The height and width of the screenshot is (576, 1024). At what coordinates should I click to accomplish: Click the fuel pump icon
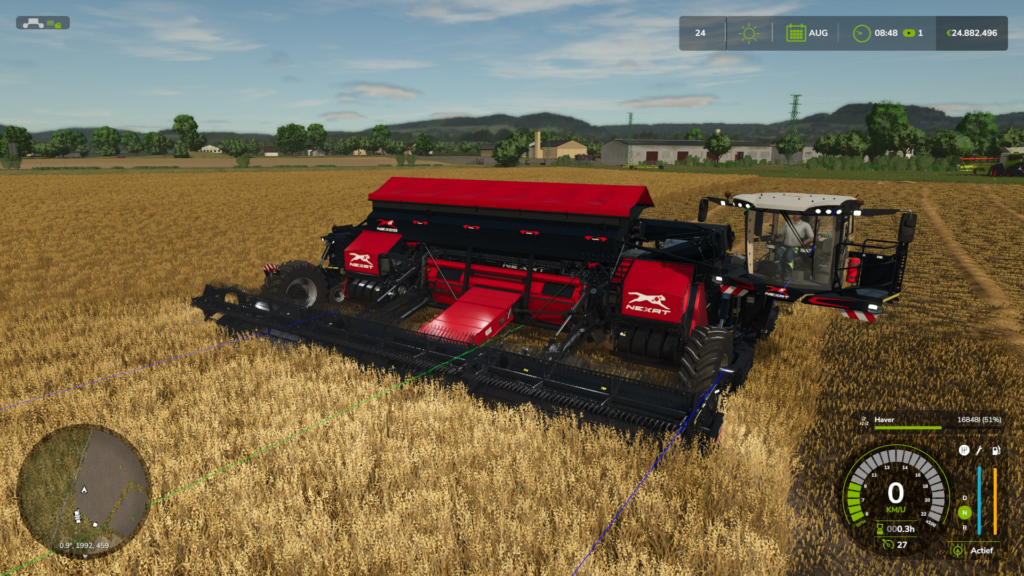click(x=995, y=451)
